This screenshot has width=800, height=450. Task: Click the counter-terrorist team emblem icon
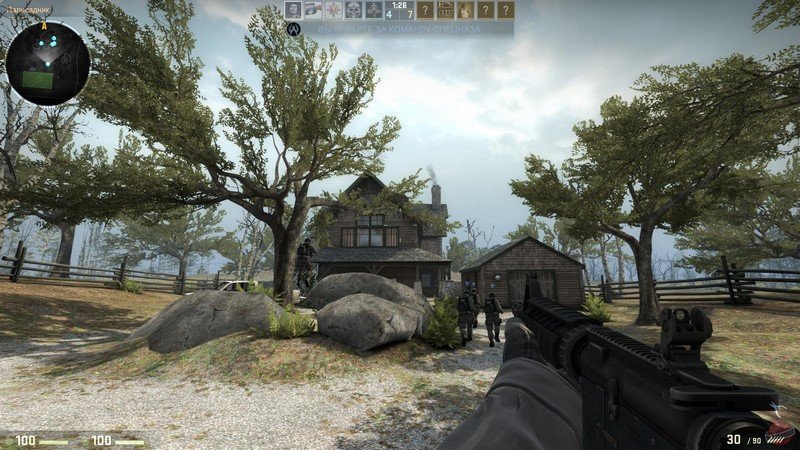[x=293, y=30]
